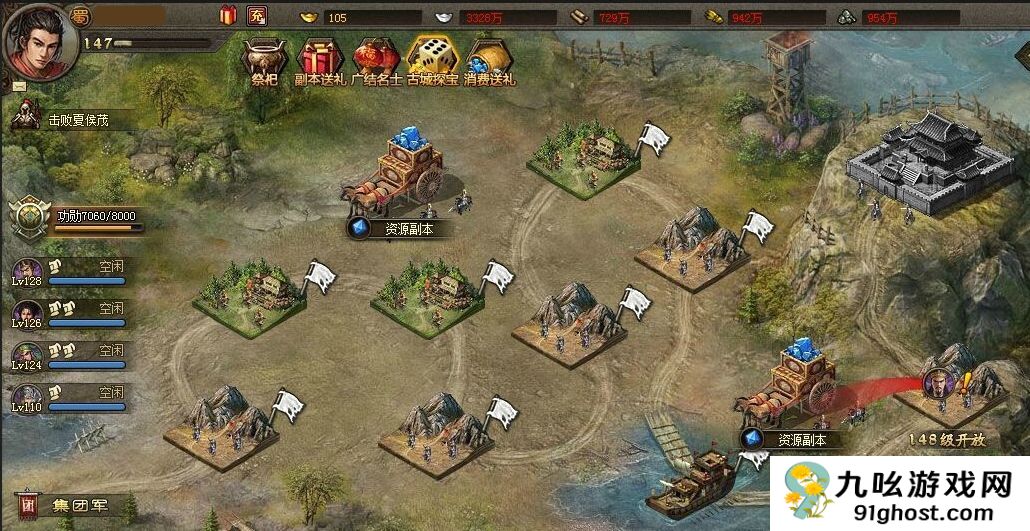Select the Lv126 general row
1030x531 pixels.
point(70,314)
